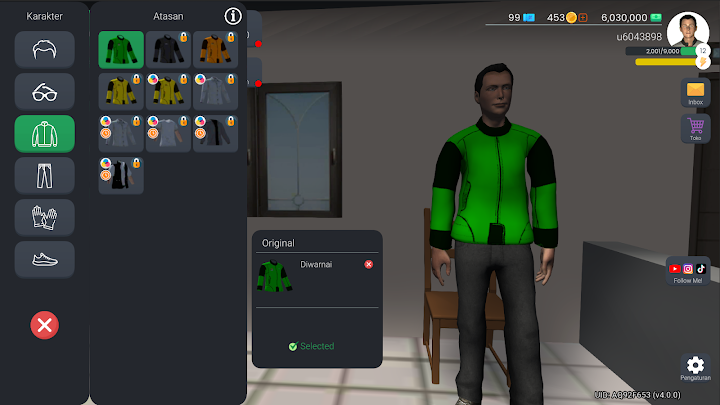Open the player profile avatar
Image resolution: width=720 pixels, height=405 pixels.
688,30
